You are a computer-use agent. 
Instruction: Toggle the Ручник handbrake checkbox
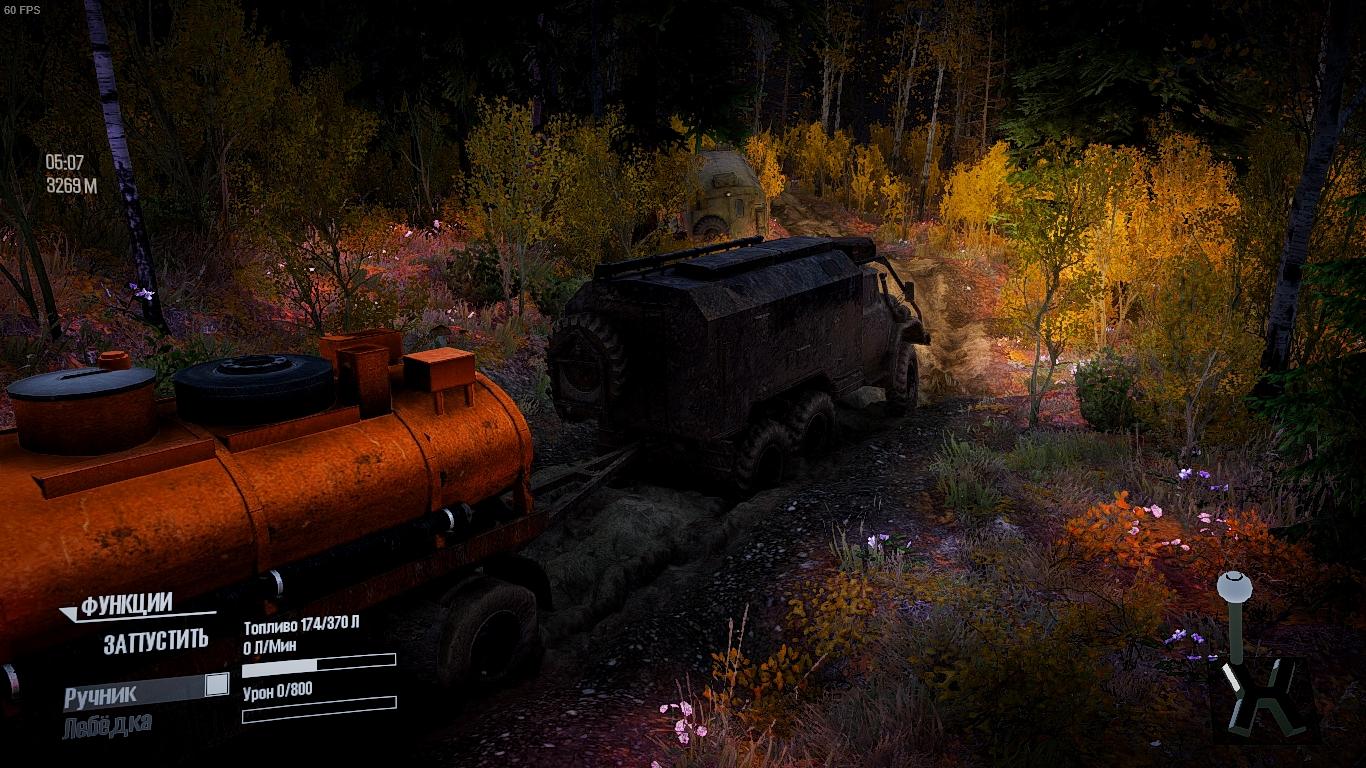[x=216, y=685]
